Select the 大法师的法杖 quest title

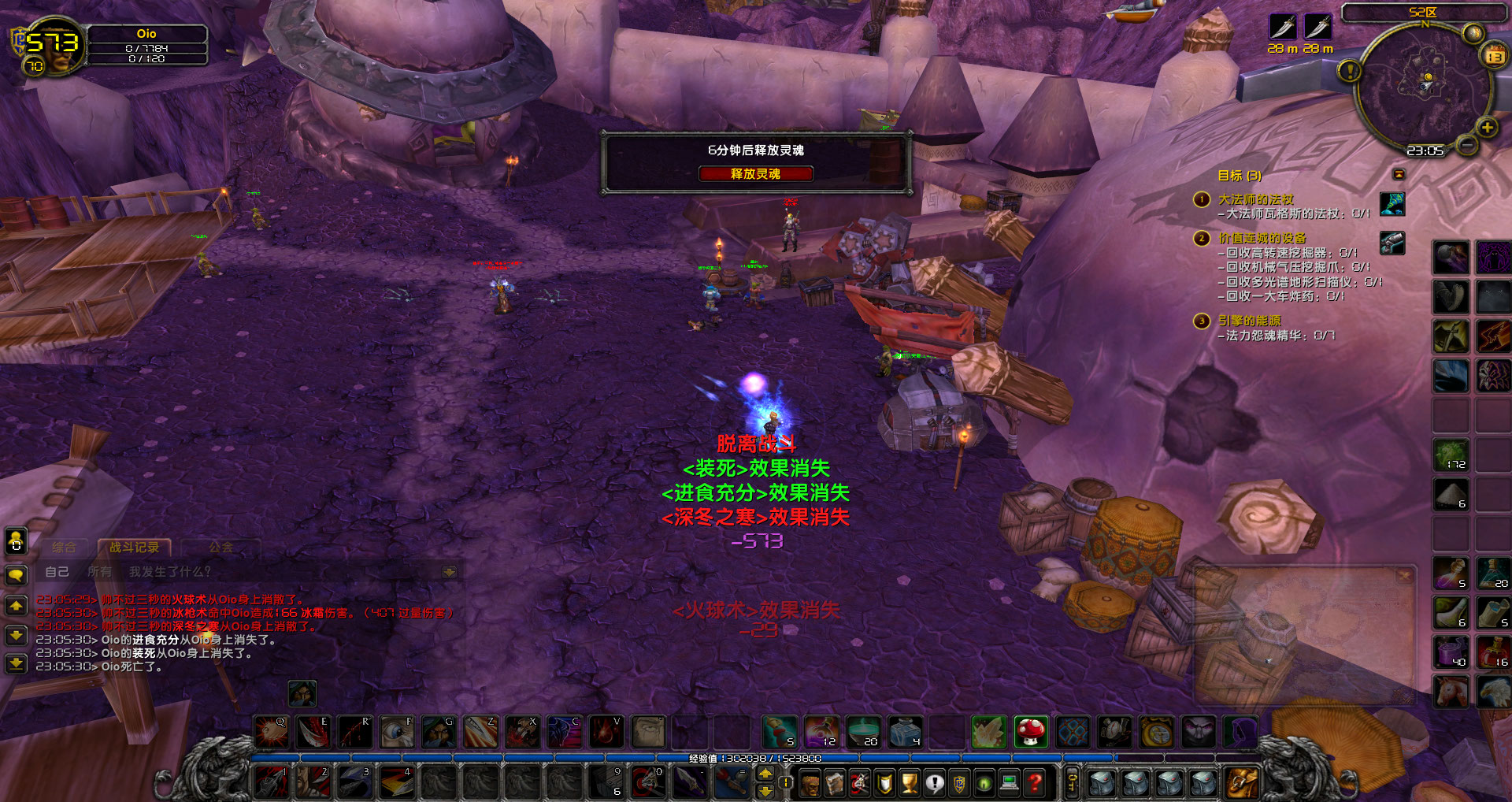pos(1255,199)
